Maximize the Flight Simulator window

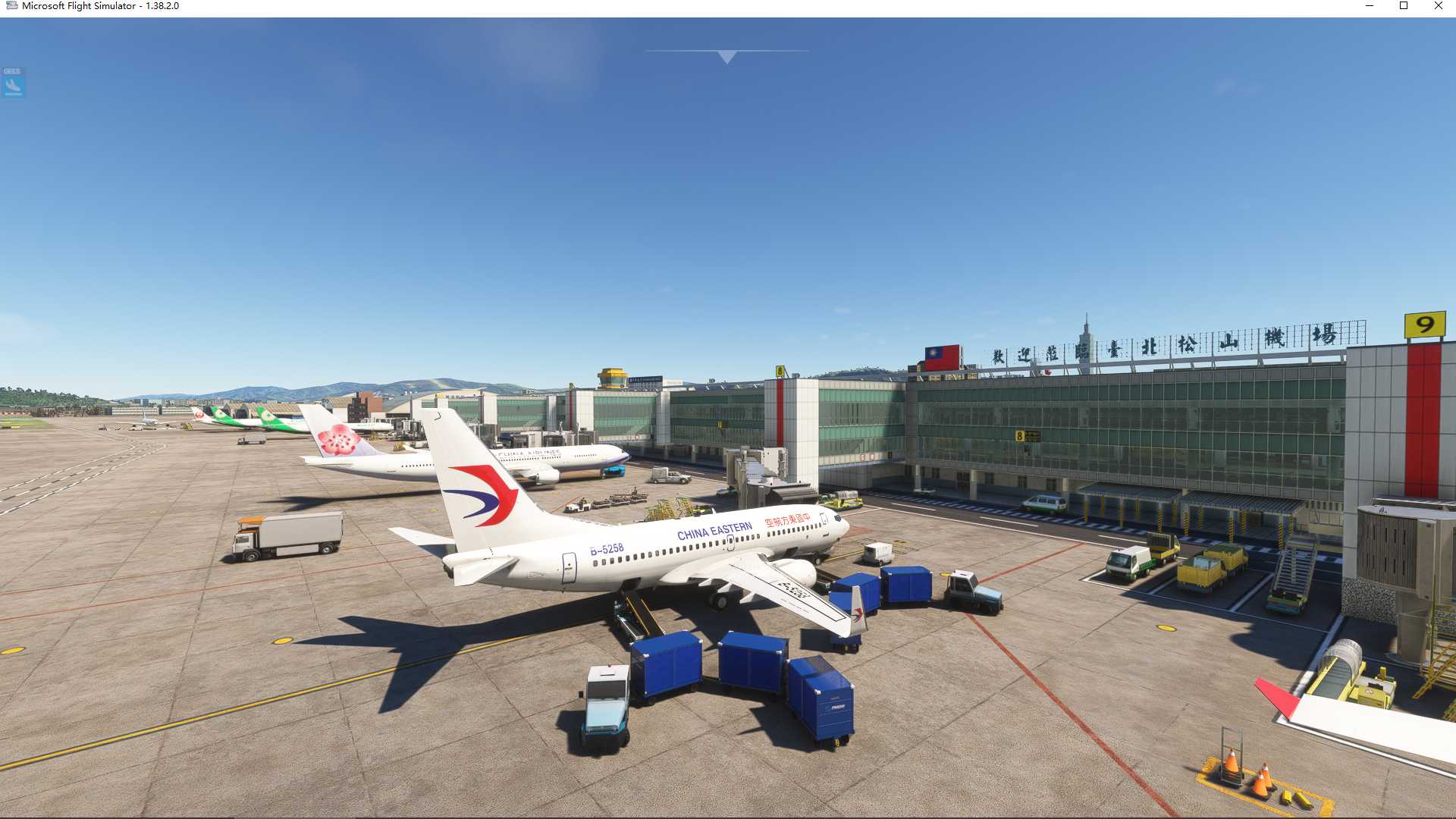click(x=1404, y=6)
